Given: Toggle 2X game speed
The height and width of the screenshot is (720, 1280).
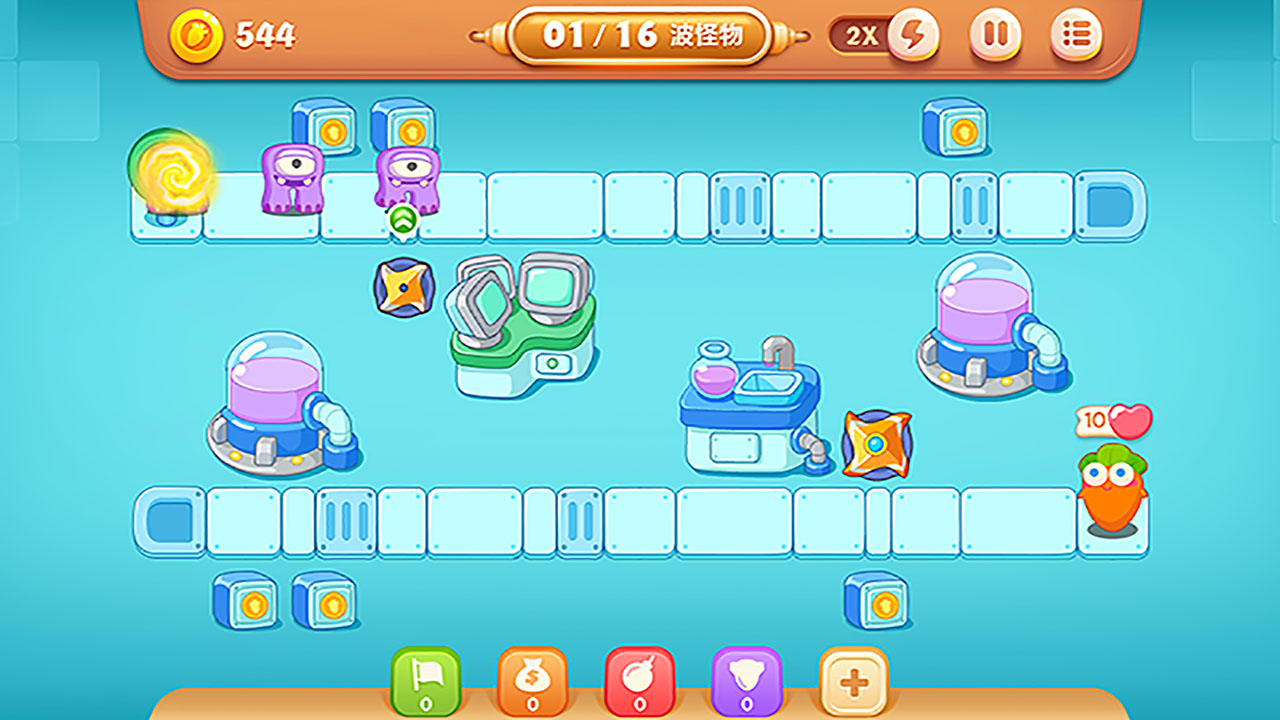Looking at the screenshot, I should click(860, 33).
